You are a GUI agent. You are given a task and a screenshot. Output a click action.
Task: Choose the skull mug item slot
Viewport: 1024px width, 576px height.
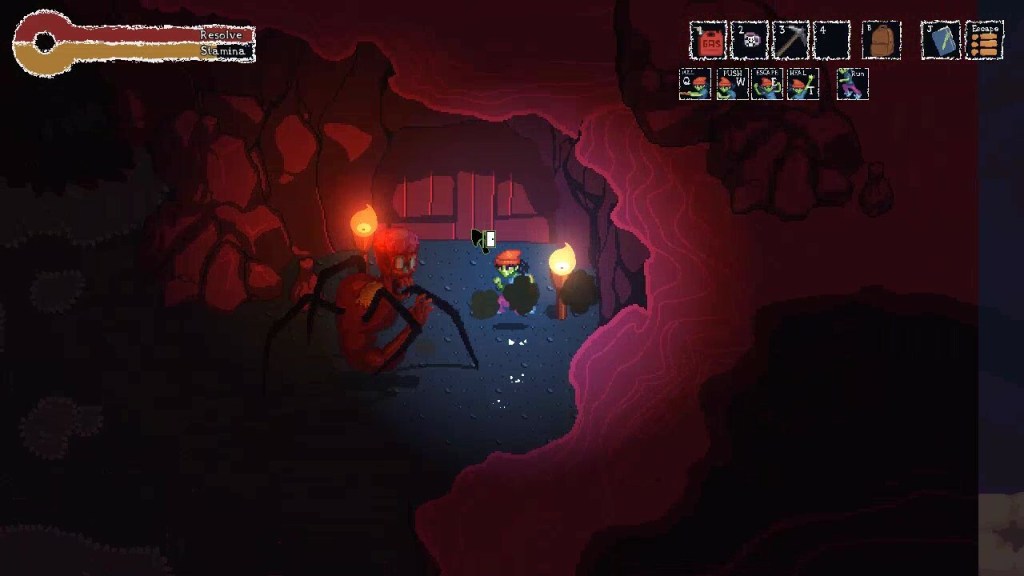(x=749, y=40)
